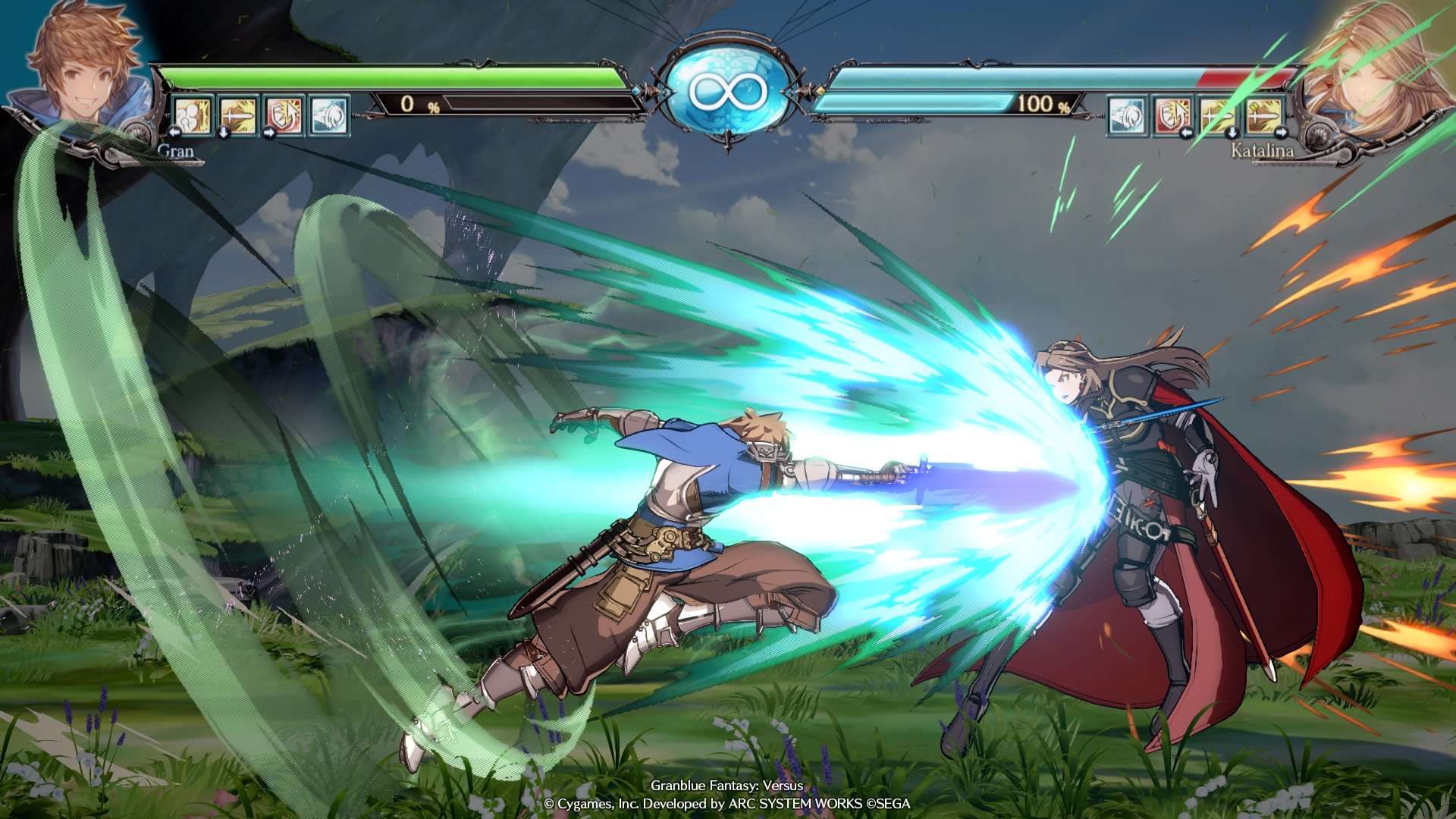Viewport: 1456px width, 819px height.
Task: Click Katalina's red shield skill icon
Action: 1173,116
